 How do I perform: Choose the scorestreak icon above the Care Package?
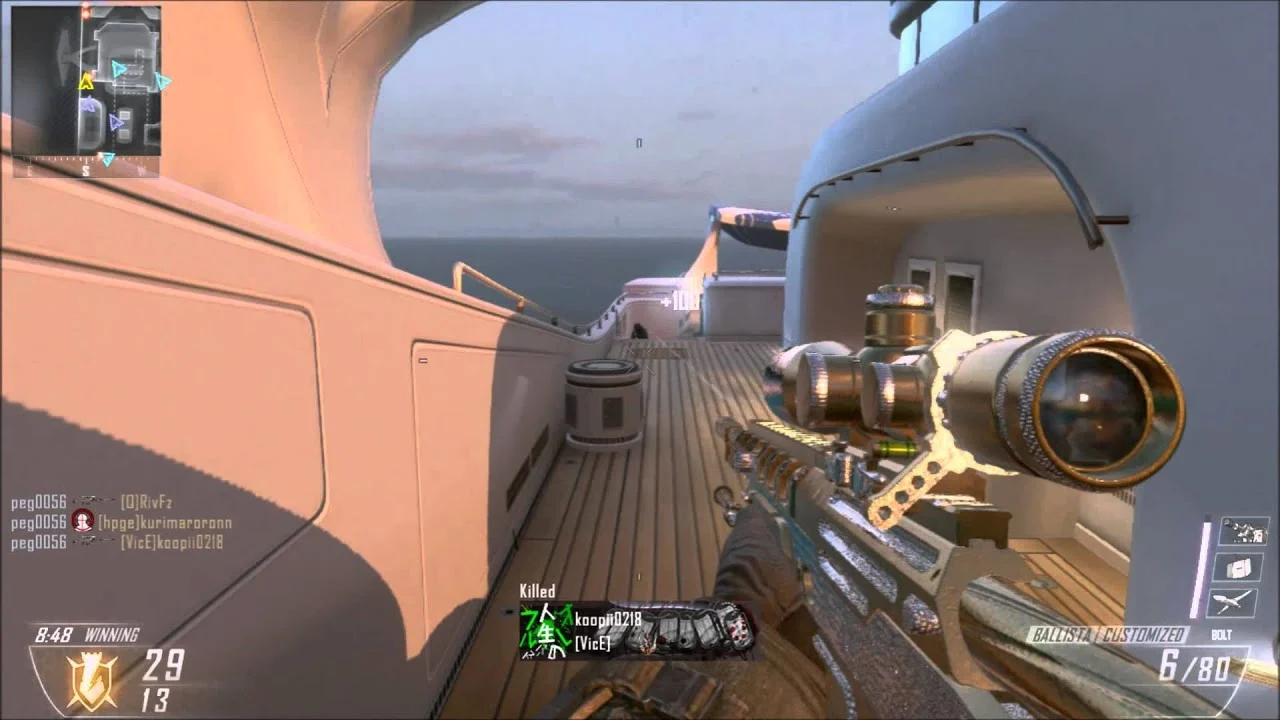[1243, 531]
